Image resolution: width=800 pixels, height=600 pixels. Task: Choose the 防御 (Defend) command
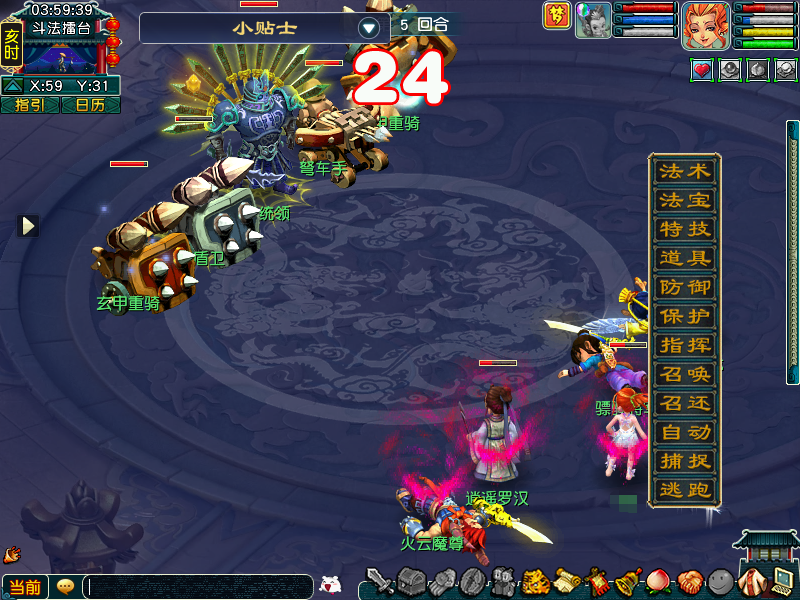point(685,288)
